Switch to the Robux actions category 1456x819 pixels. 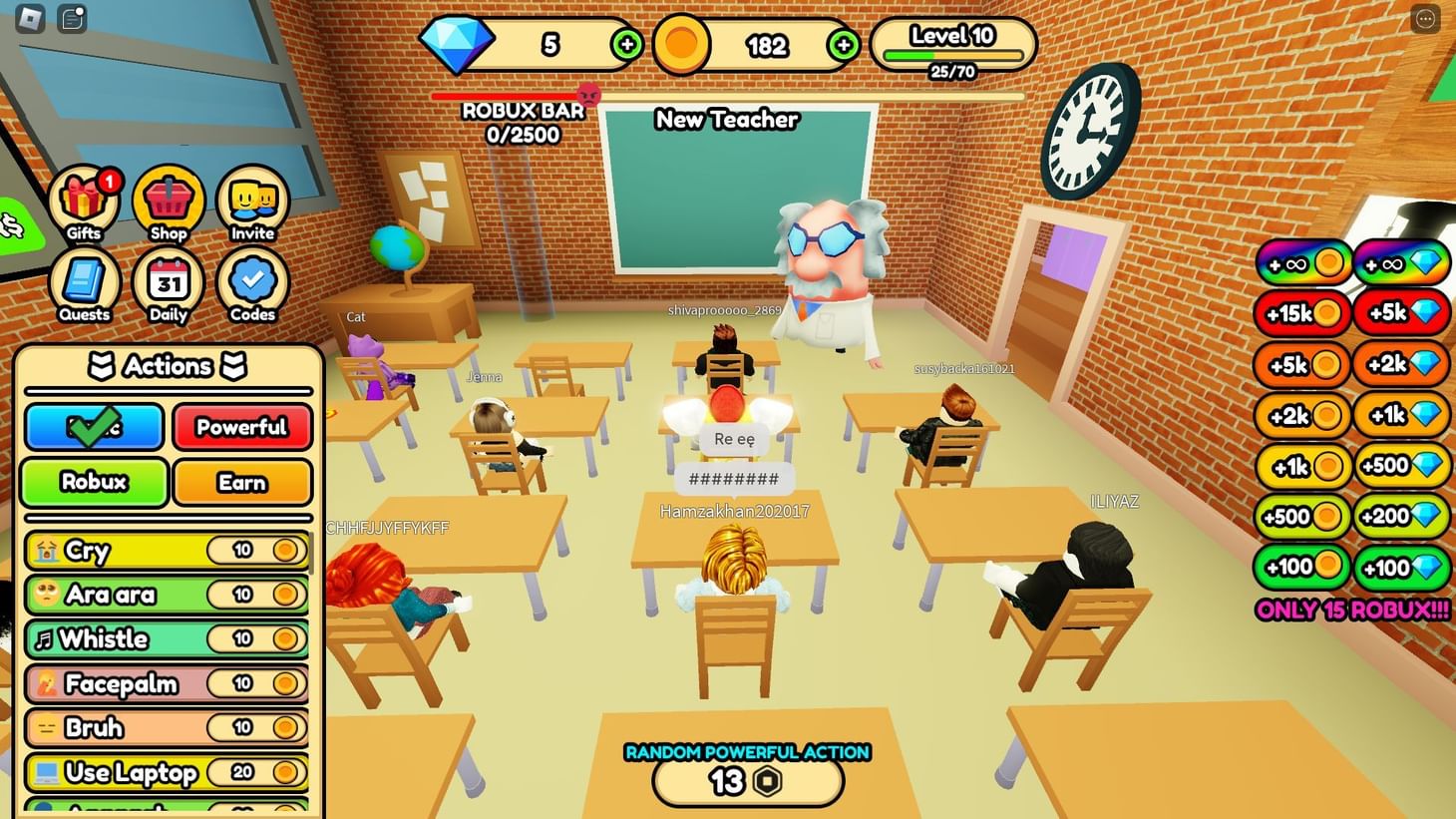[93, 483]
